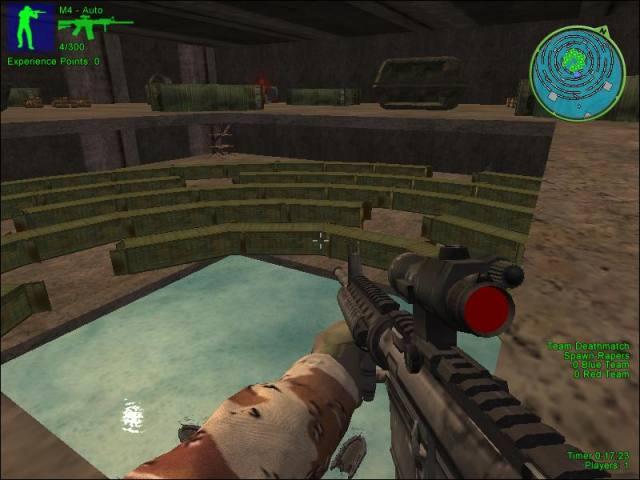Click the M4 rifle weapon icon
This screenshot has height=480, width=640.
click(94, 26)
